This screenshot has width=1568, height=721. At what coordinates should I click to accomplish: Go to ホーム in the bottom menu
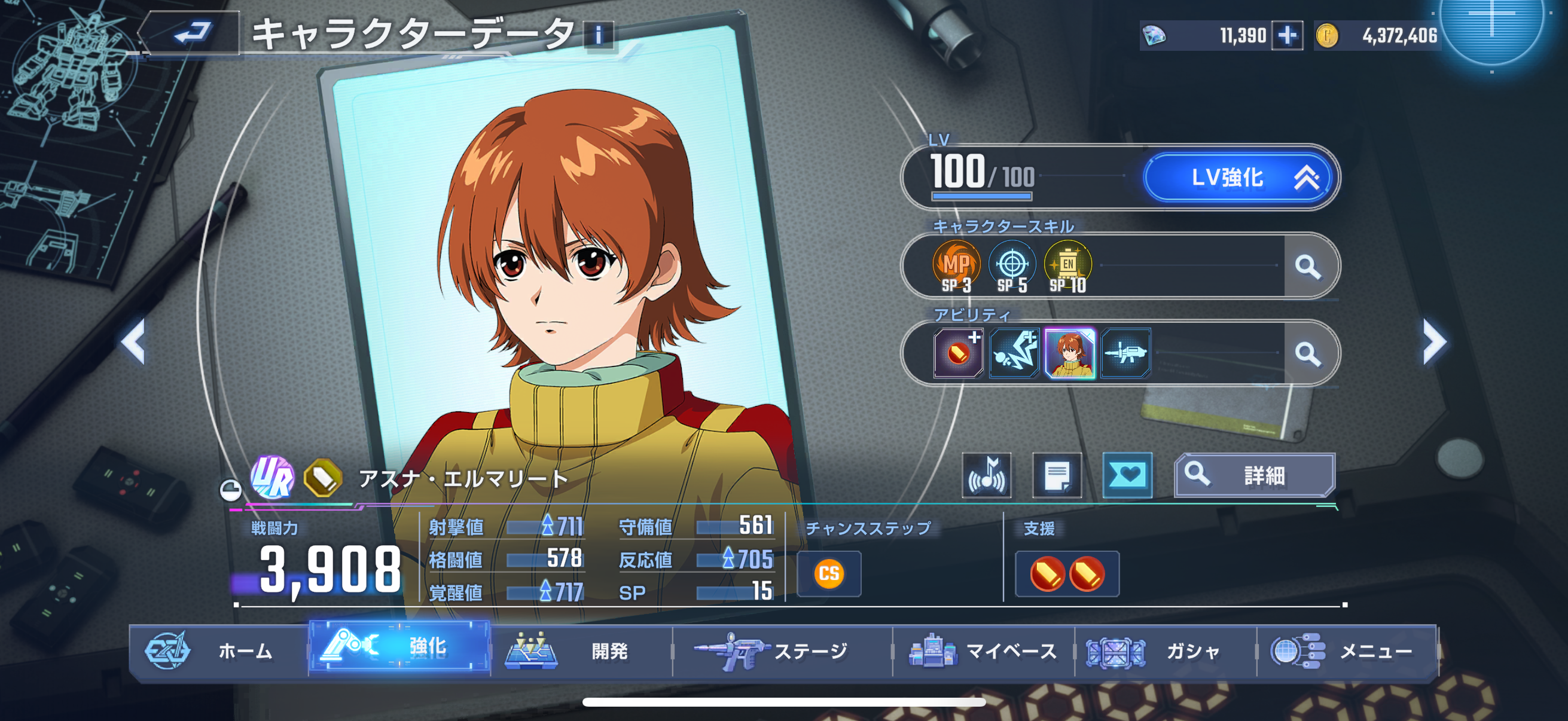[219, 651]
